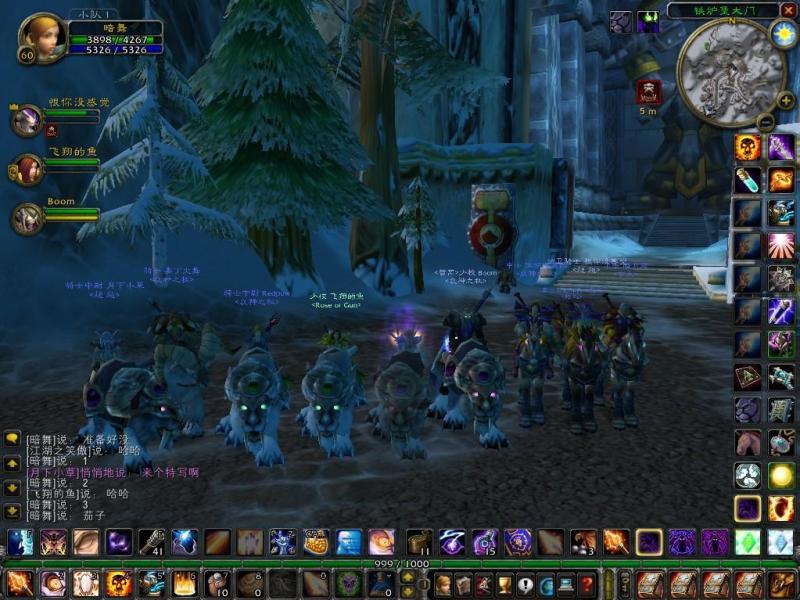Screen dimensions: 800x600
Task: Zoom out the minimap with minus button
Action: tap(765, 122)
